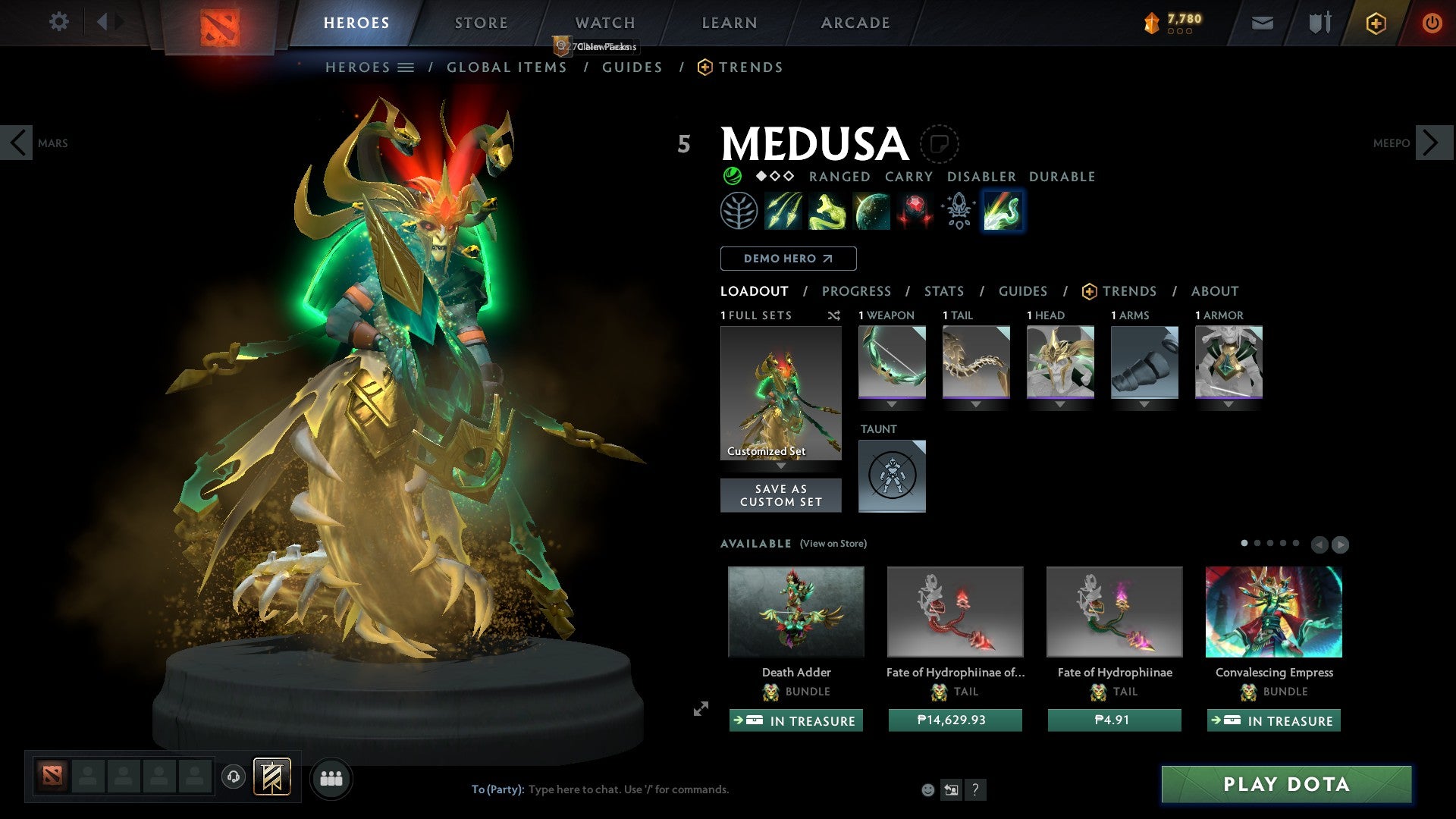The width and height of the screenshot is (1456, 819).
Task: Click the shard upgrade ability icon
Action: [x=957, y=211]
